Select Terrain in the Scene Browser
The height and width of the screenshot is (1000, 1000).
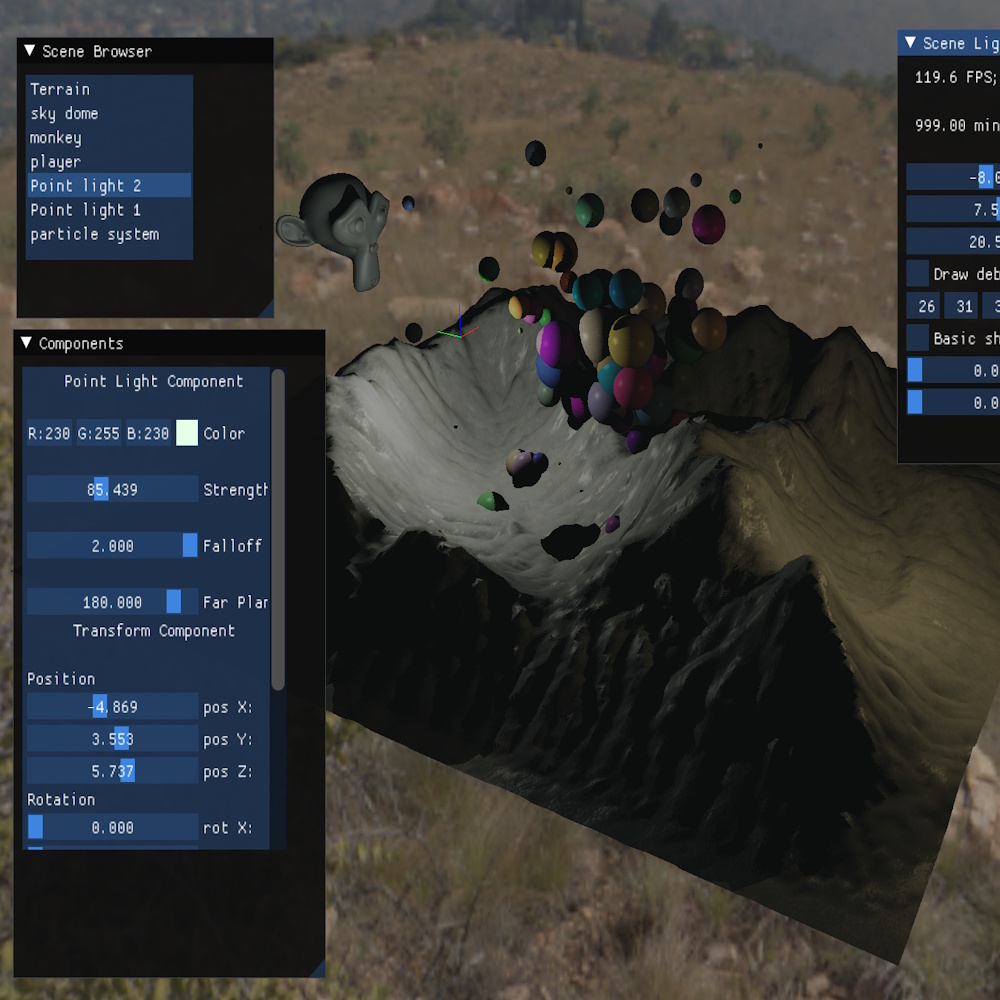(x=60, y=89)
